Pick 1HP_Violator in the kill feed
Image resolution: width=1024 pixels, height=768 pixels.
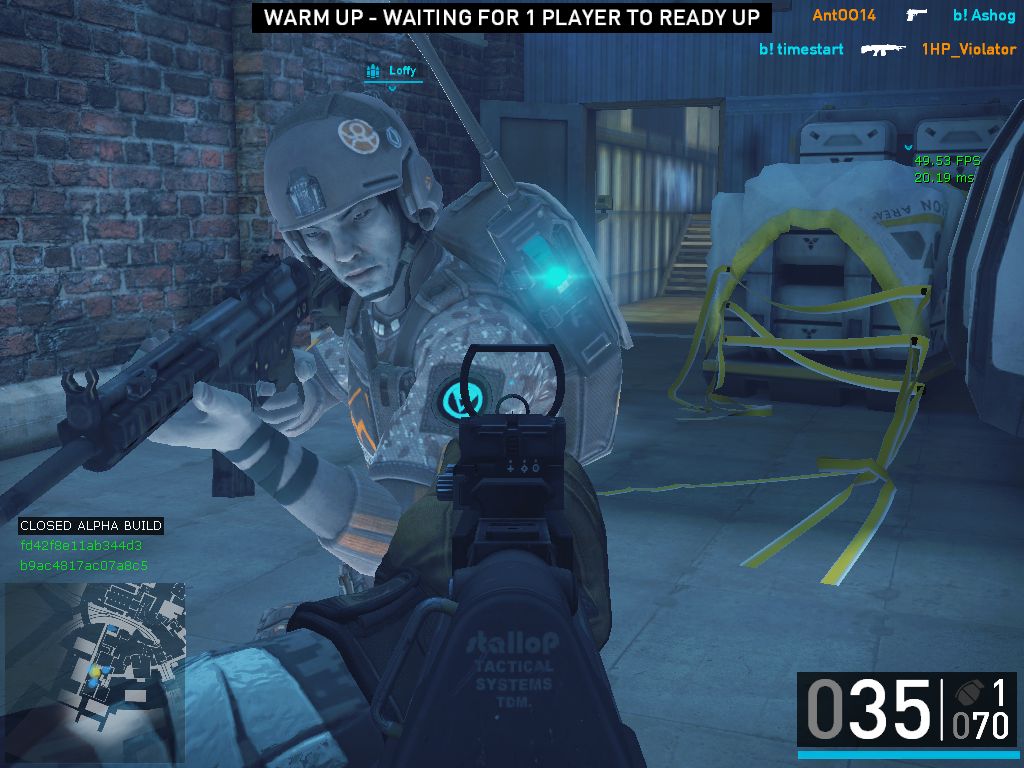click(x=968, y=49)
